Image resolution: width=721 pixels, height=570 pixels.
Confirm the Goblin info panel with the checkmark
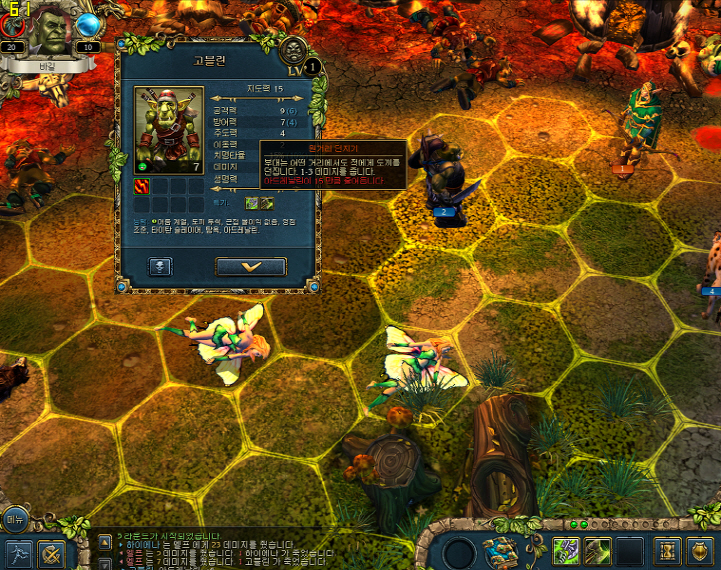[x=251, y=267]
